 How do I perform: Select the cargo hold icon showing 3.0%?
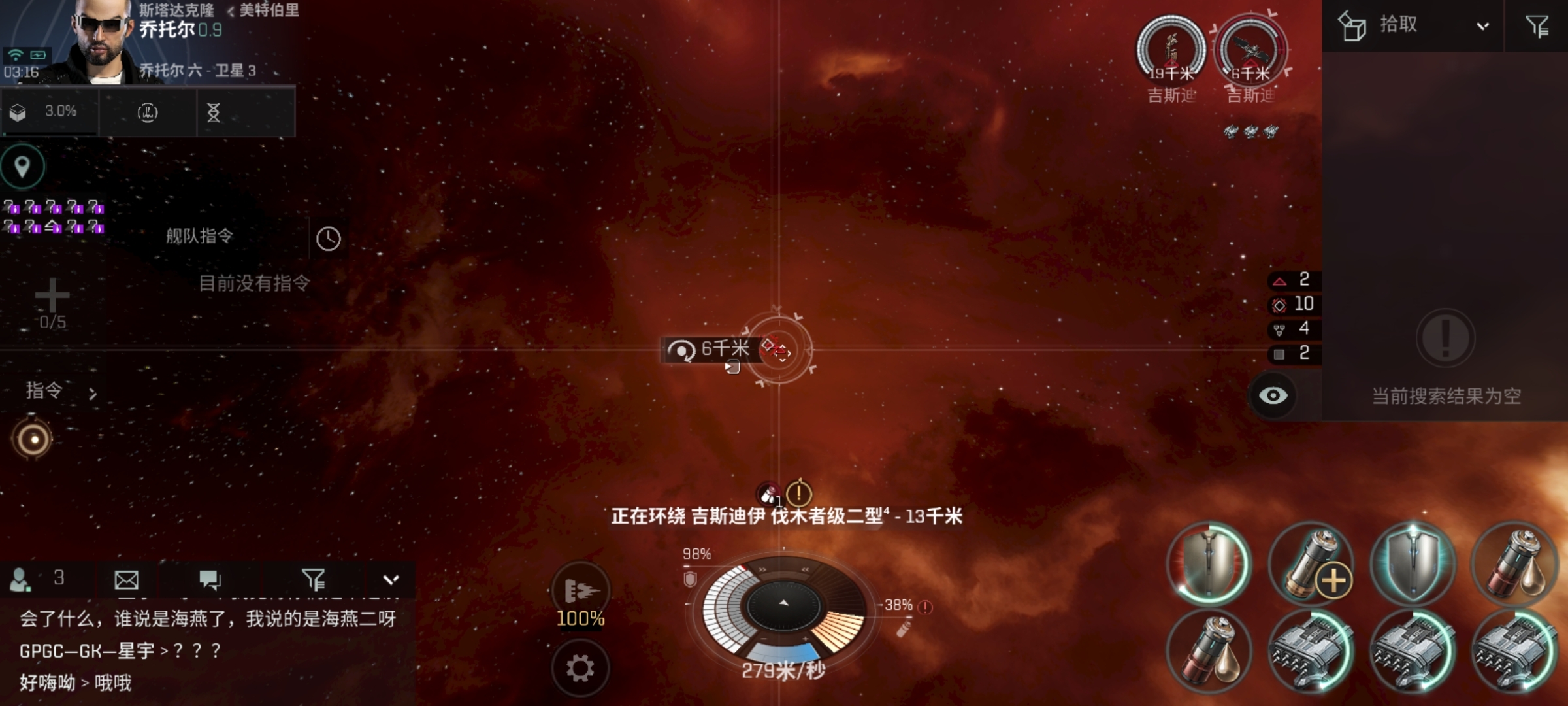tap(48, 111)
